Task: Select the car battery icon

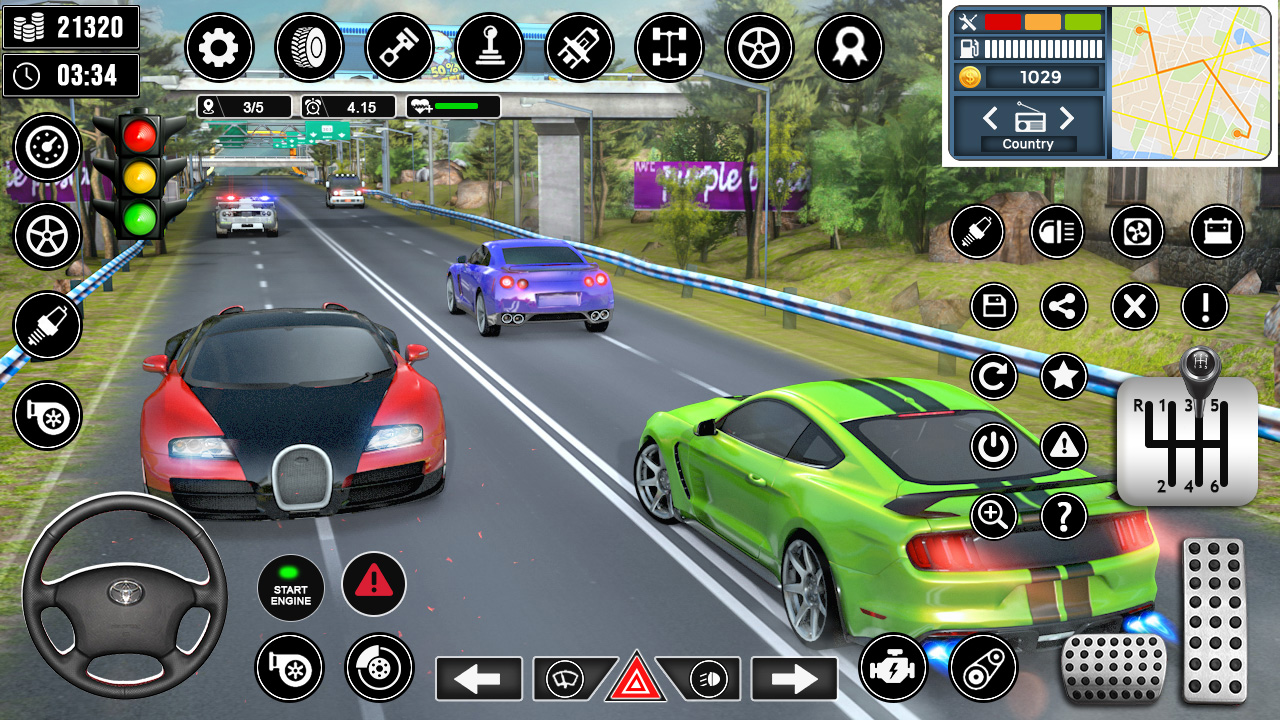Action: tap(1215, 232)
